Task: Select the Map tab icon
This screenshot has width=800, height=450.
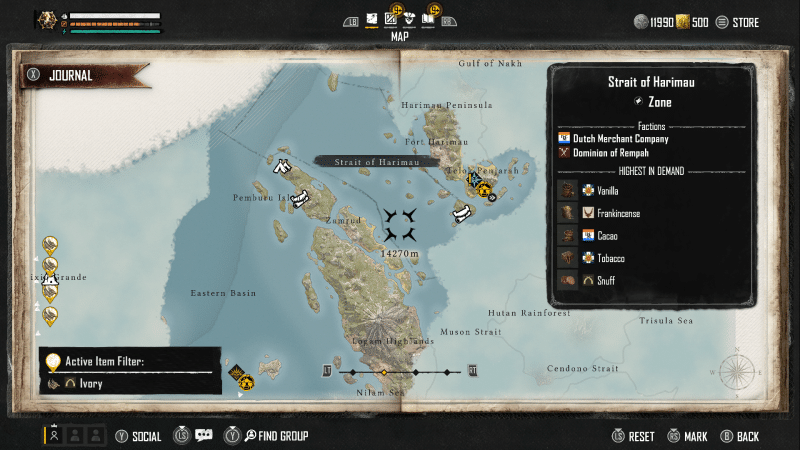Action: point(372,19)
